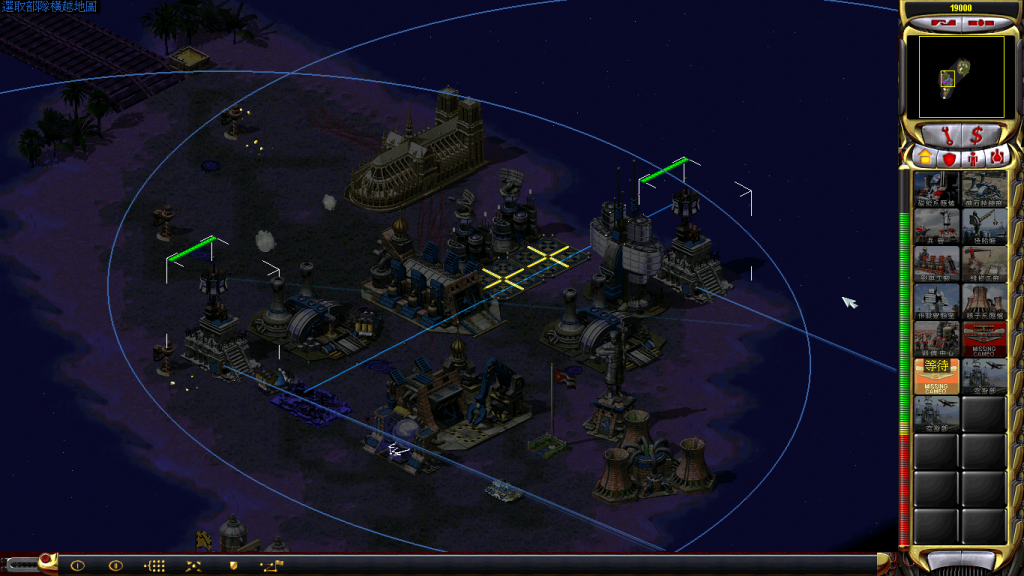Image resolution: width=1024 pixels, height=576 pixels.
Task: Click the orange cameo labeled 等待
Action: click(x=937, y=374)
